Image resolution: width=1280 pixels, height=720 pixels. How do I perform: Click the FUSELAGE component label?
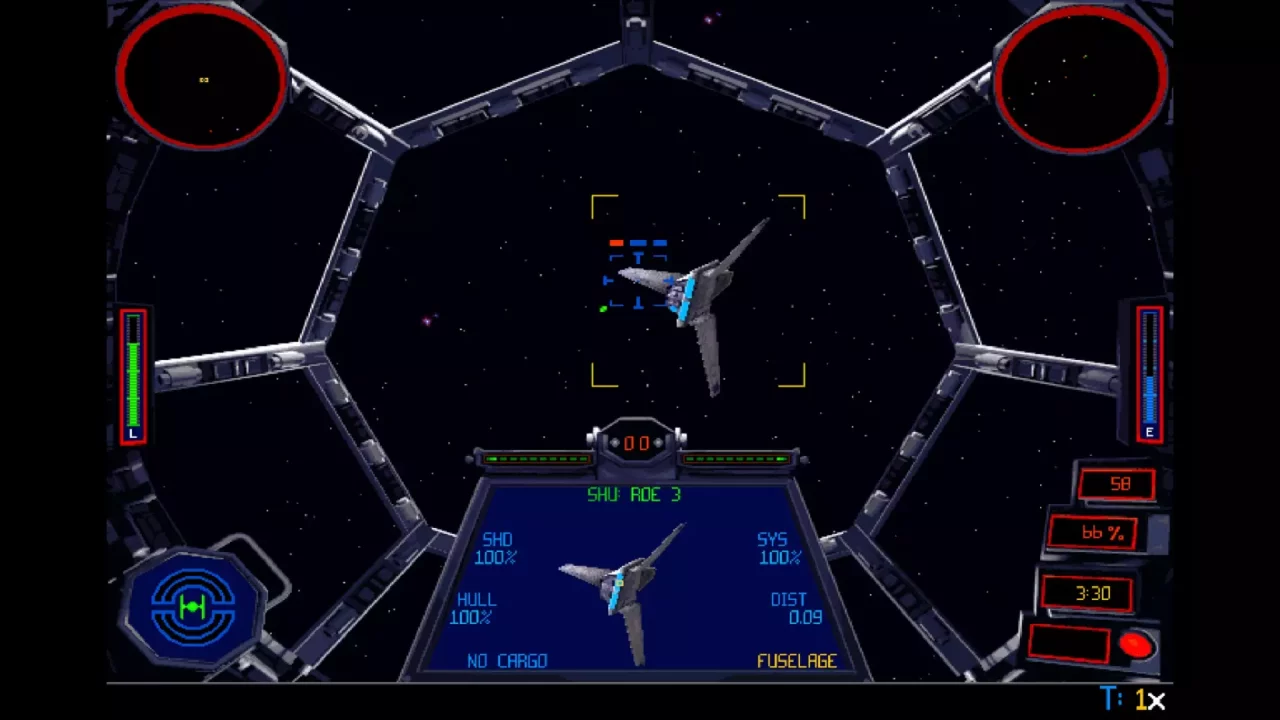[x=797, y=661]
